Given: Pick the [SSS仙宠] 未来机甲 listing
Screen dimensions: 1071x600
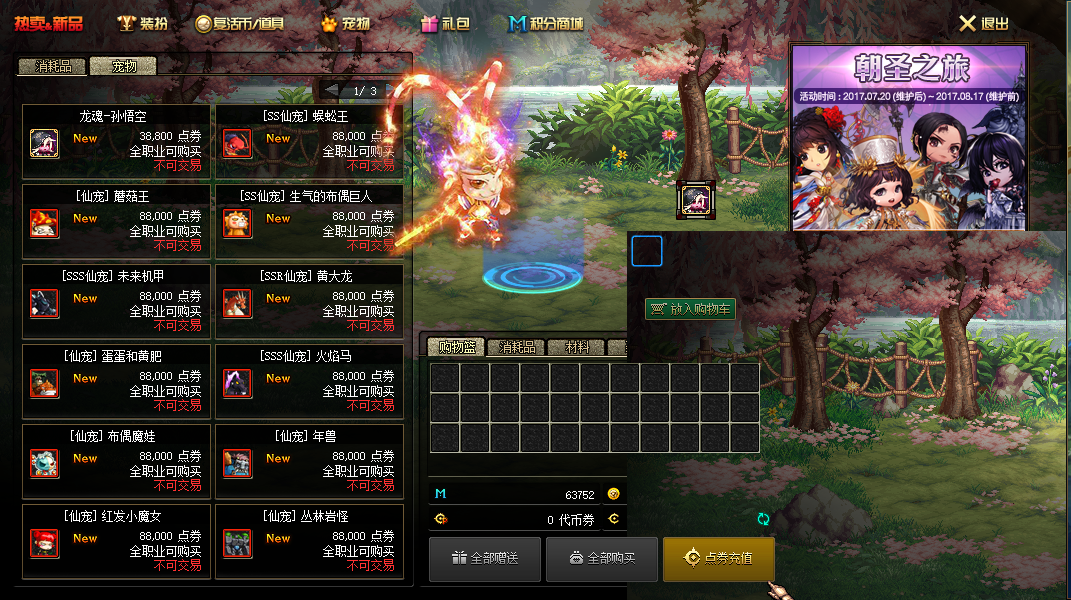Looking at the screenshot, I should [116, 302].
